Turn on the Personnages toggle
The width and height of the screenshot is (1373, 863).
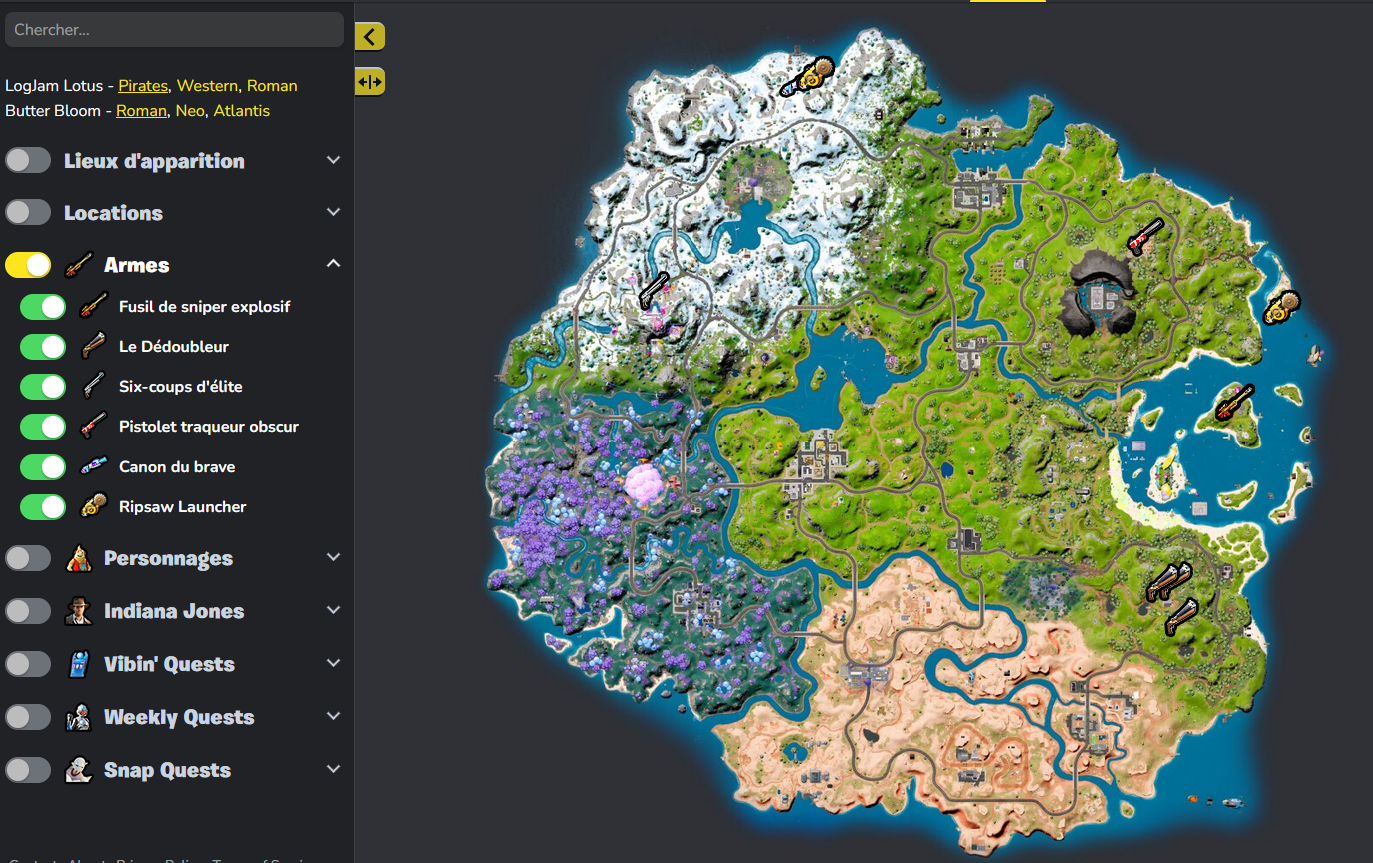click(x=28, y=557)
